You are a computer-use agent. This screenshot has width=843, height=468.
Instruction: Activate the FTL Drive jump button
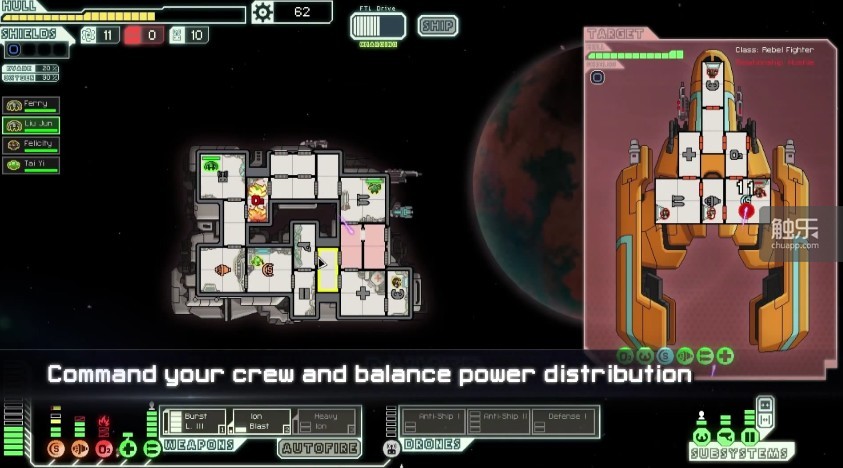377,27
